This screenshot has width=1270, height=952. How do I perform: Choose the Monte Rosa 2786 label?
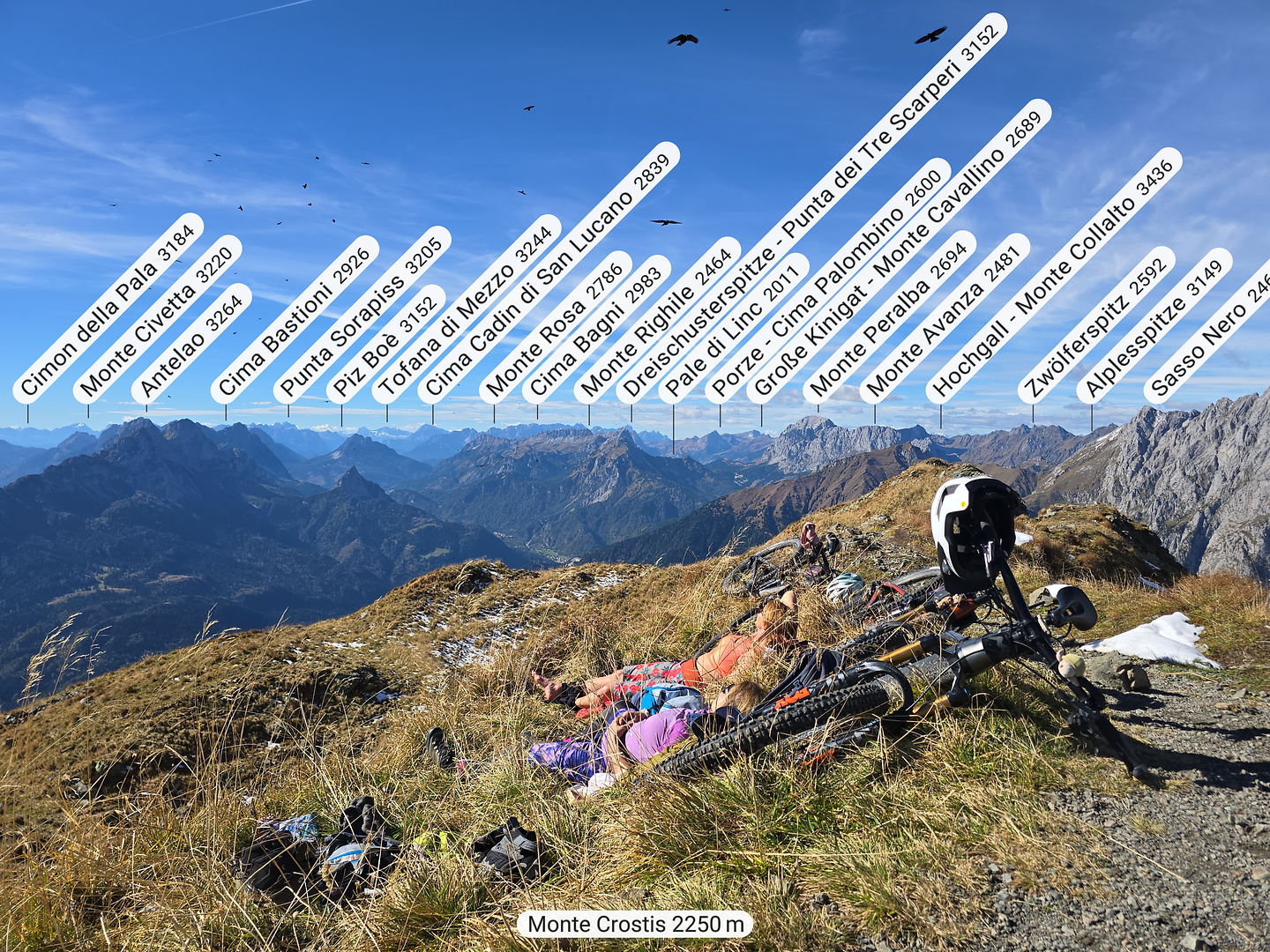coord(556,327)
